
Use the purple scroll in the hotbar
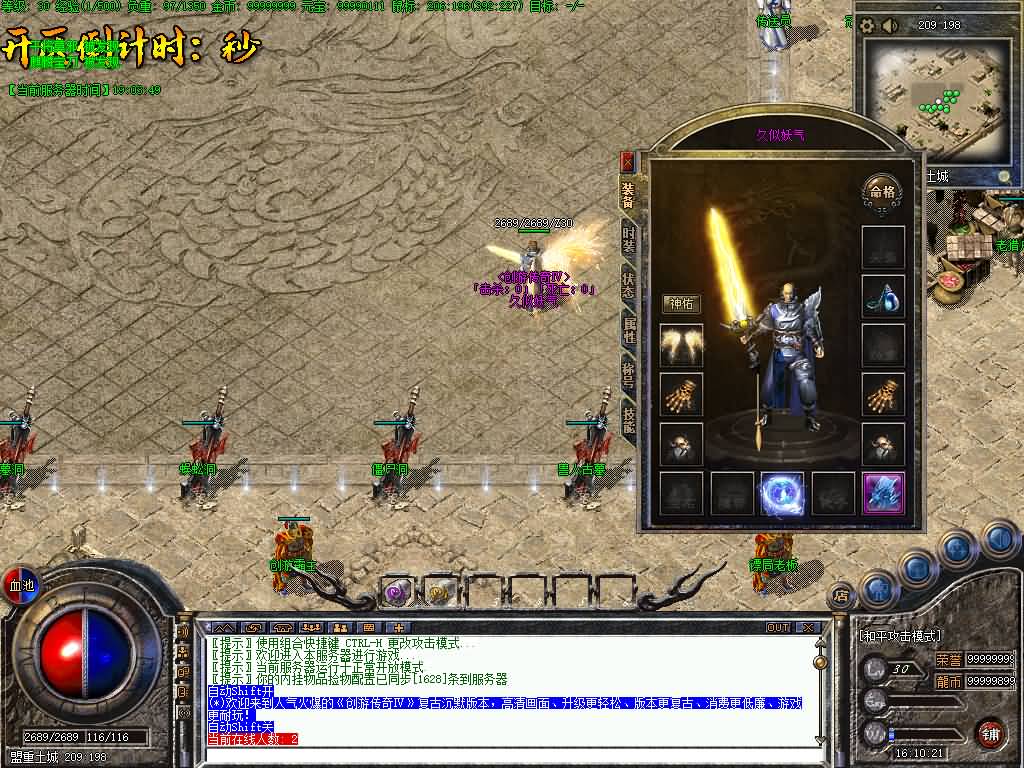click(397, 592)
